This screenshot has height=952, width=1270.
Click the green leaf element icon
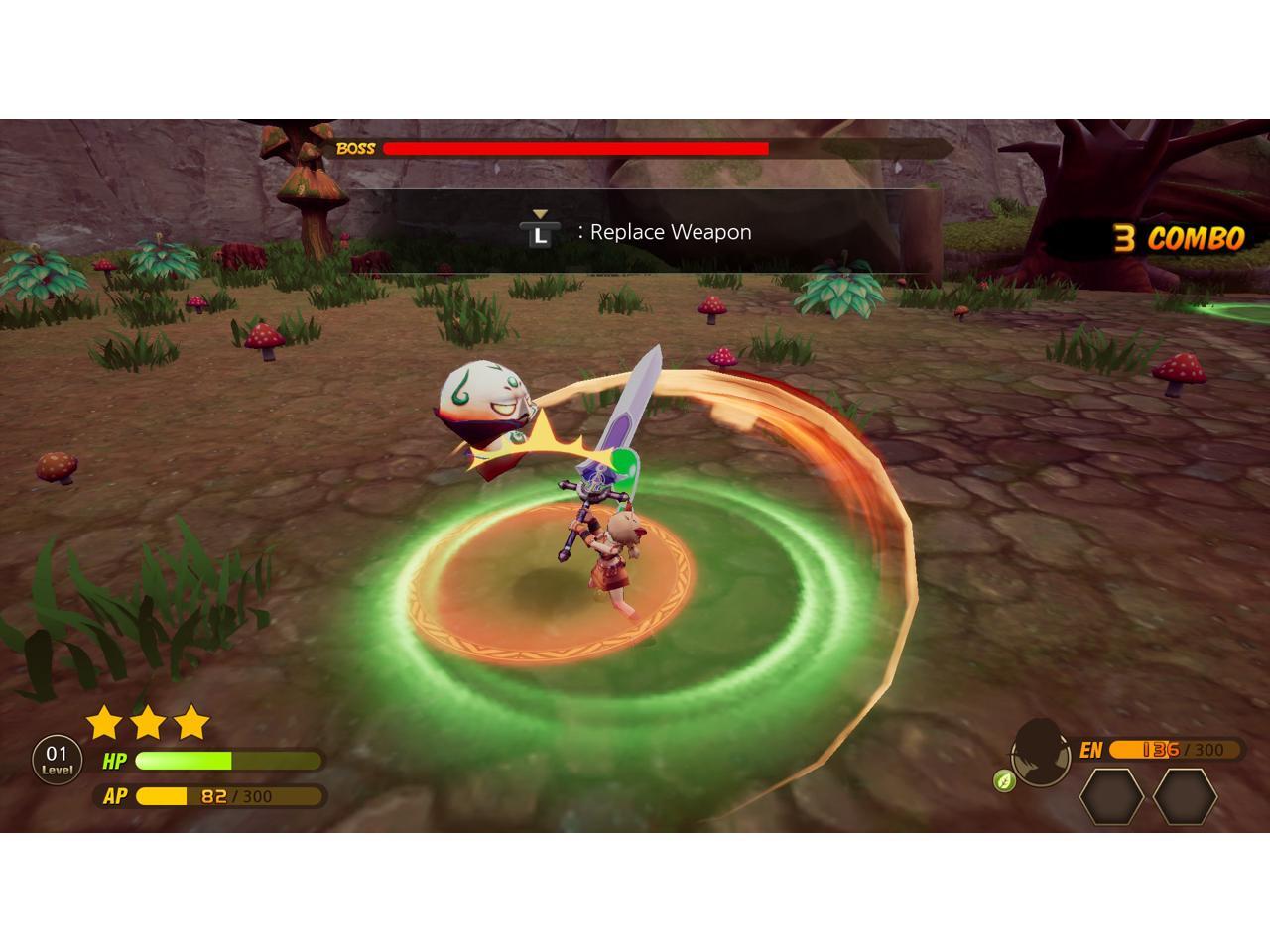point(1005,780)
